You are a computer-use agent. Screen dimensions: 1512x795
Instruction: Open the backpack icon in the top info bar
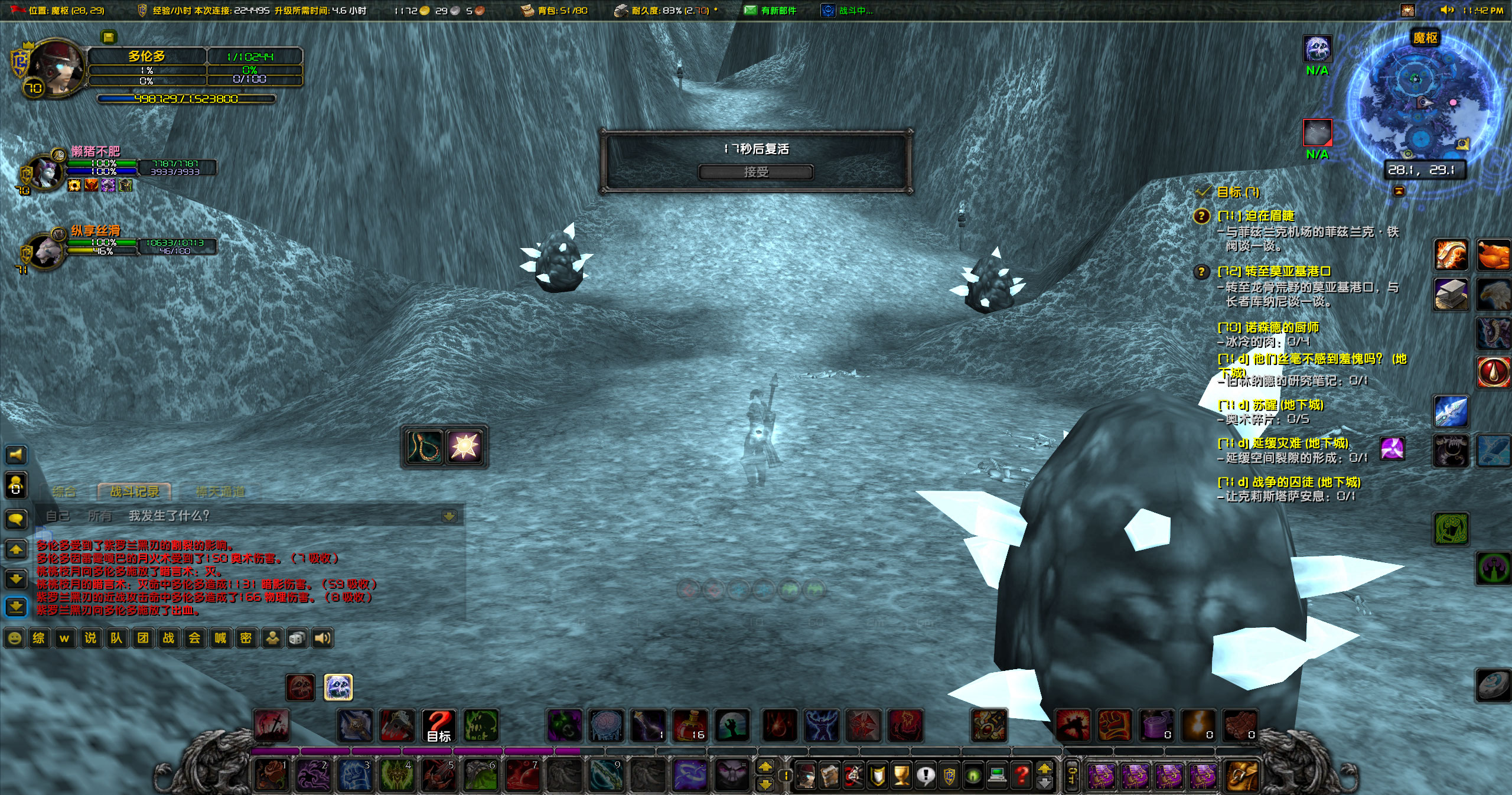click(x=526, y=11)
